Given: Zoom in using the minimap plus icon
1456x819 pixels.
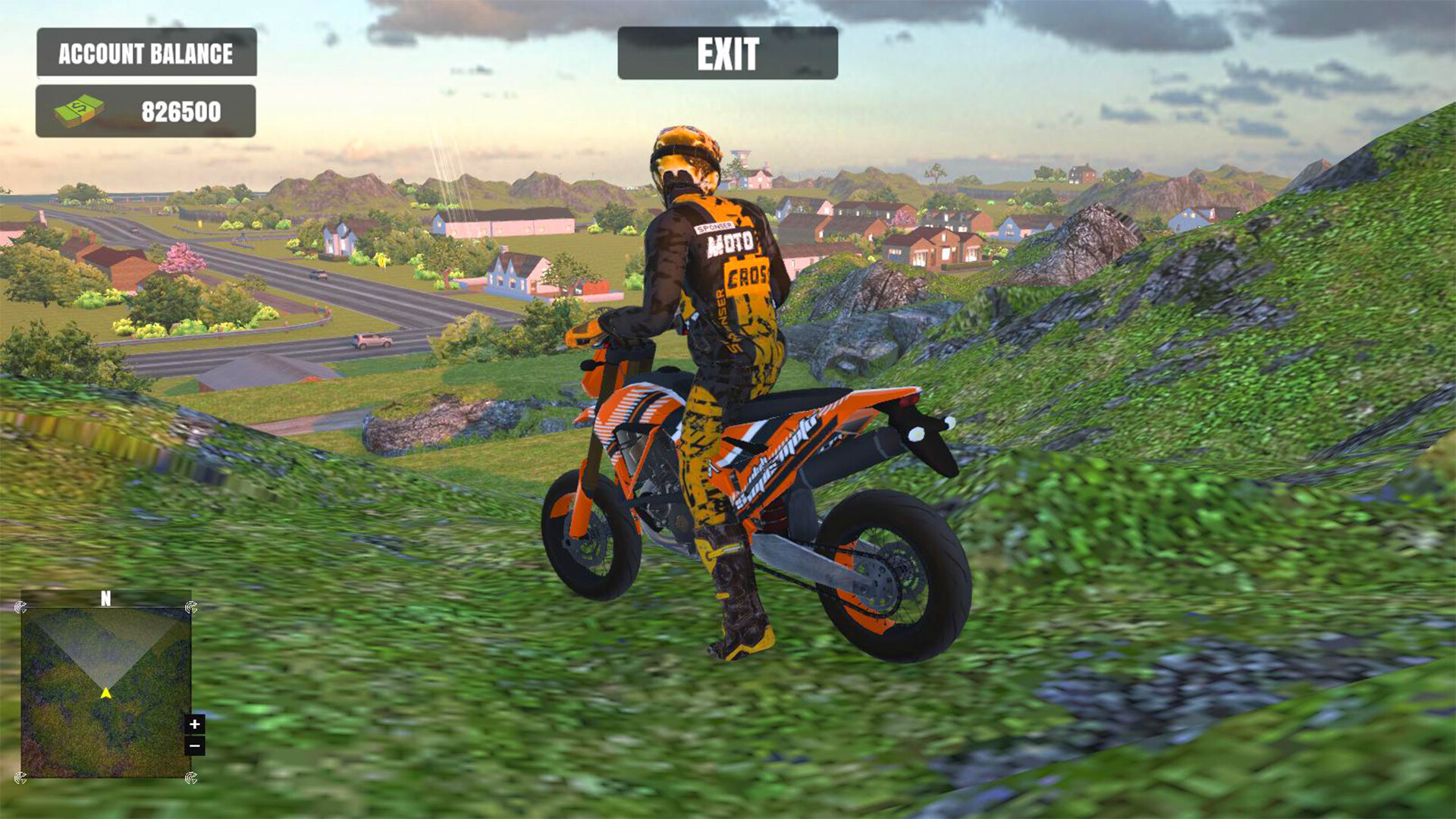Looking at the screenshot, I should 195,724.
